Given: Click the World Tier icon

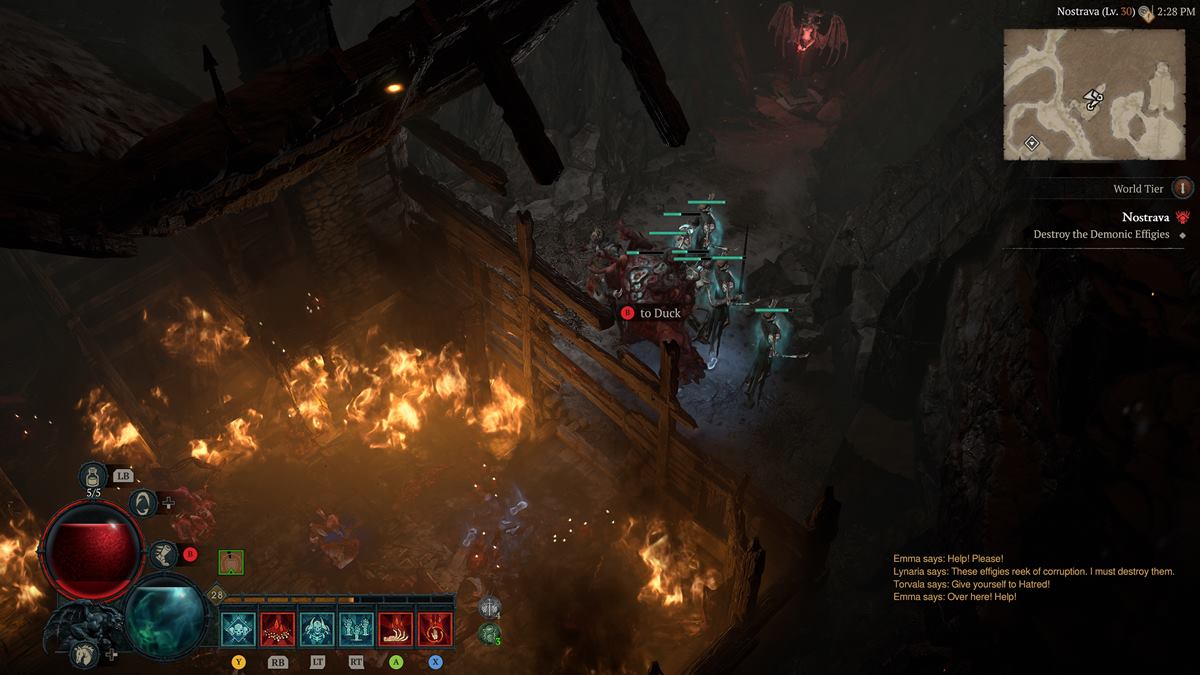Looking at the screenshot, I should coord(1183,188).
